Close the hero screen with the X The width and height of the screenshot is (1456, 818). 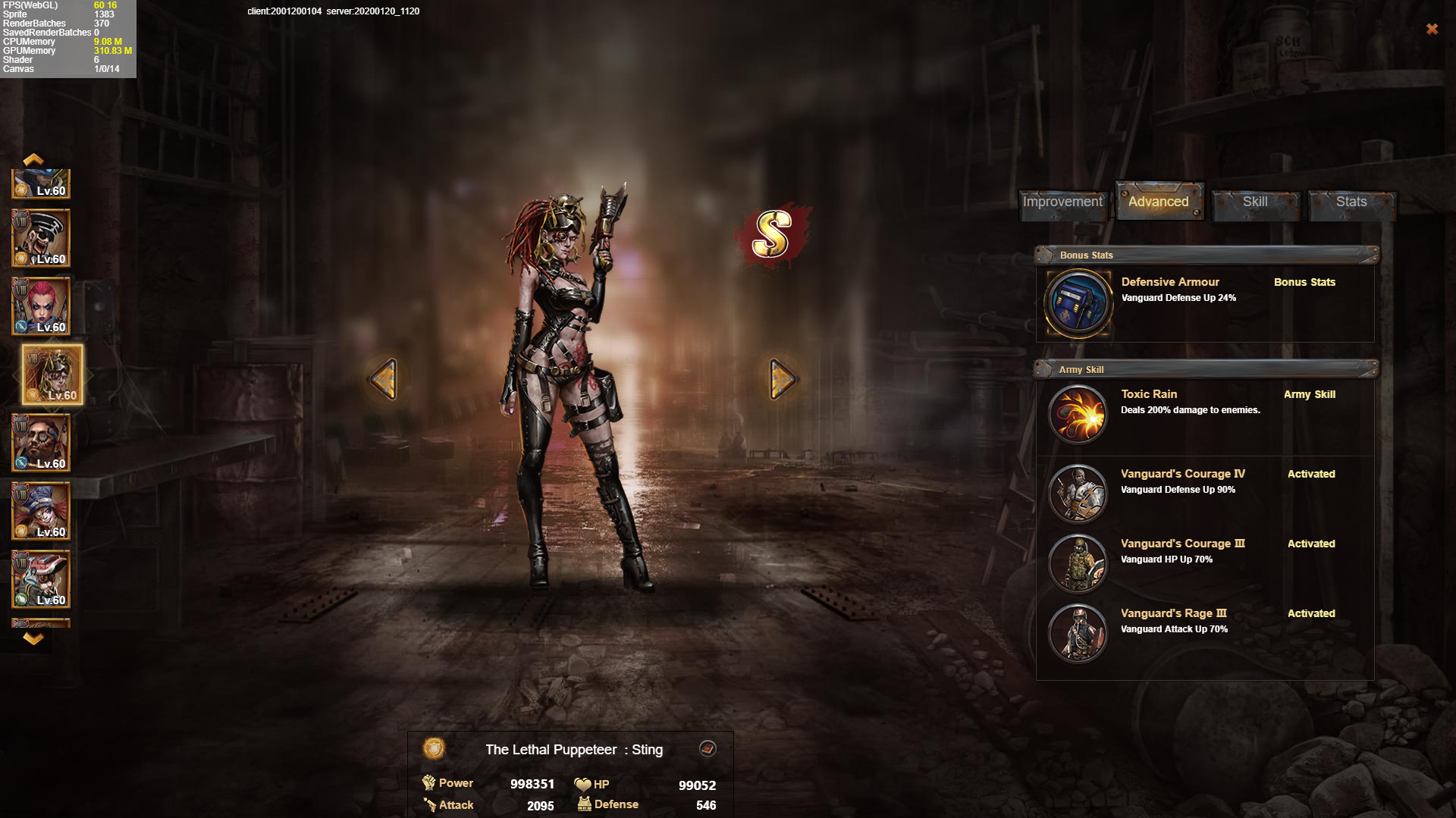point(1432,29)
